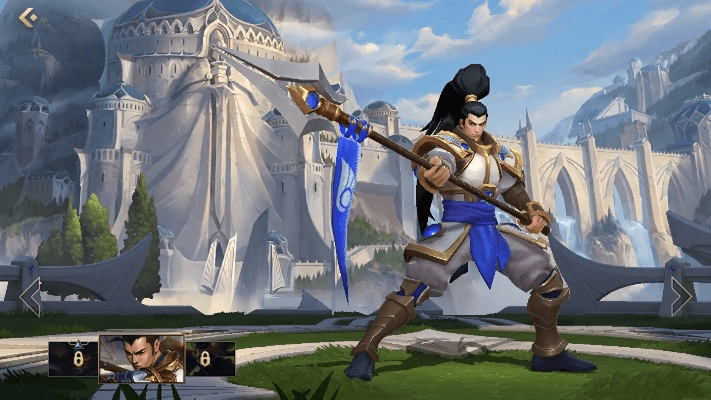Show the previous skin with left arrow
Image resolution: width=711 pixels, height=400 pixels.
[30, 296]
